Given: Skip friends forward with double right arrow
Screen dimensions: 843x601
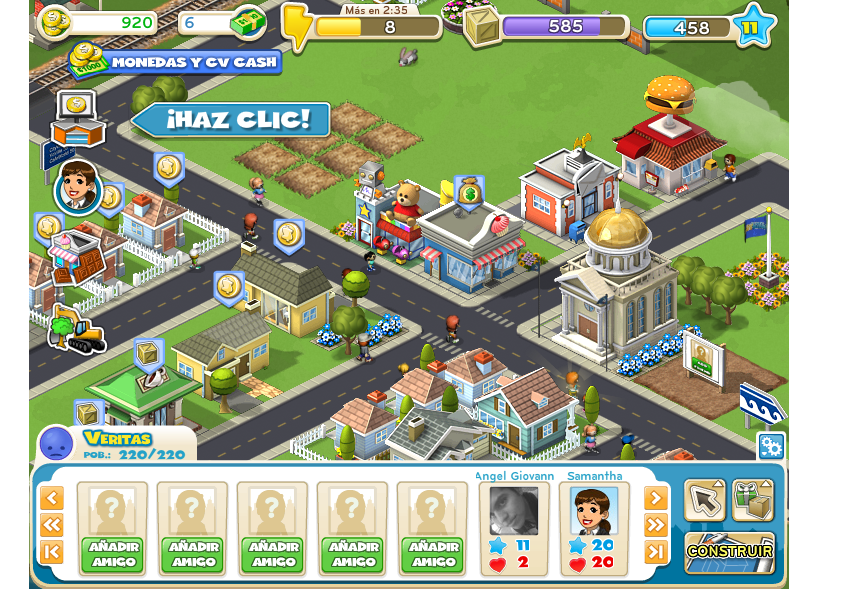Looking at the screenshot, I should coord(655,525).
